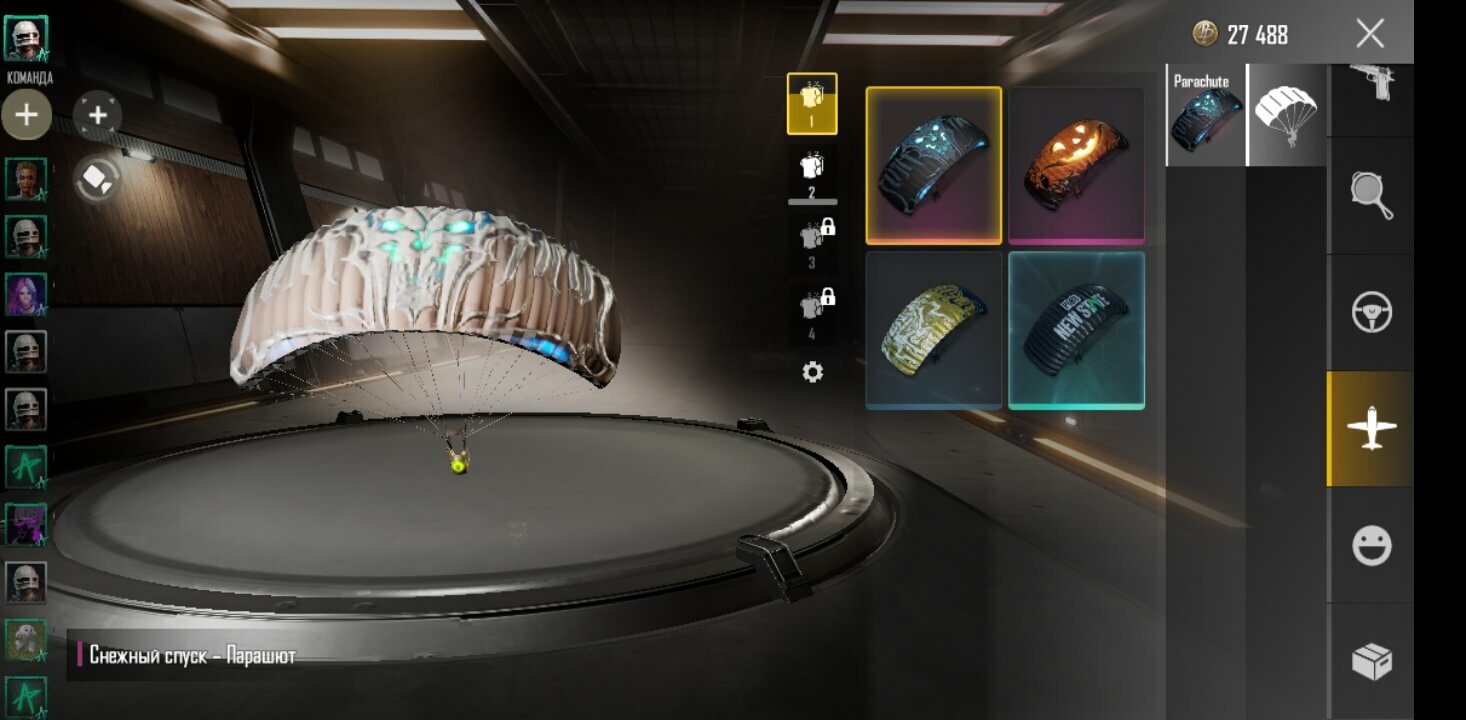The image size is (1466, 720).
Task: Close the customization screen
Action: click(1370, 34)
